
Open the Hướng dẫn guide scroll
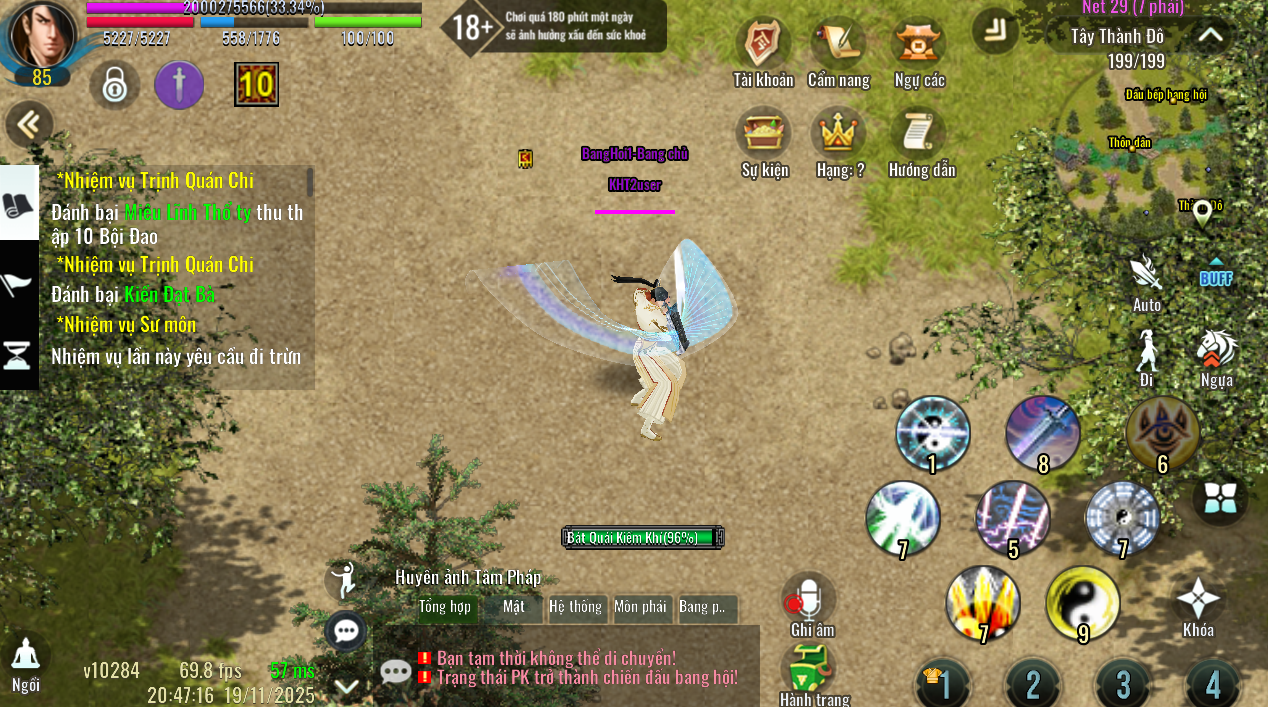pyautogui.click(x=921, y=136)
